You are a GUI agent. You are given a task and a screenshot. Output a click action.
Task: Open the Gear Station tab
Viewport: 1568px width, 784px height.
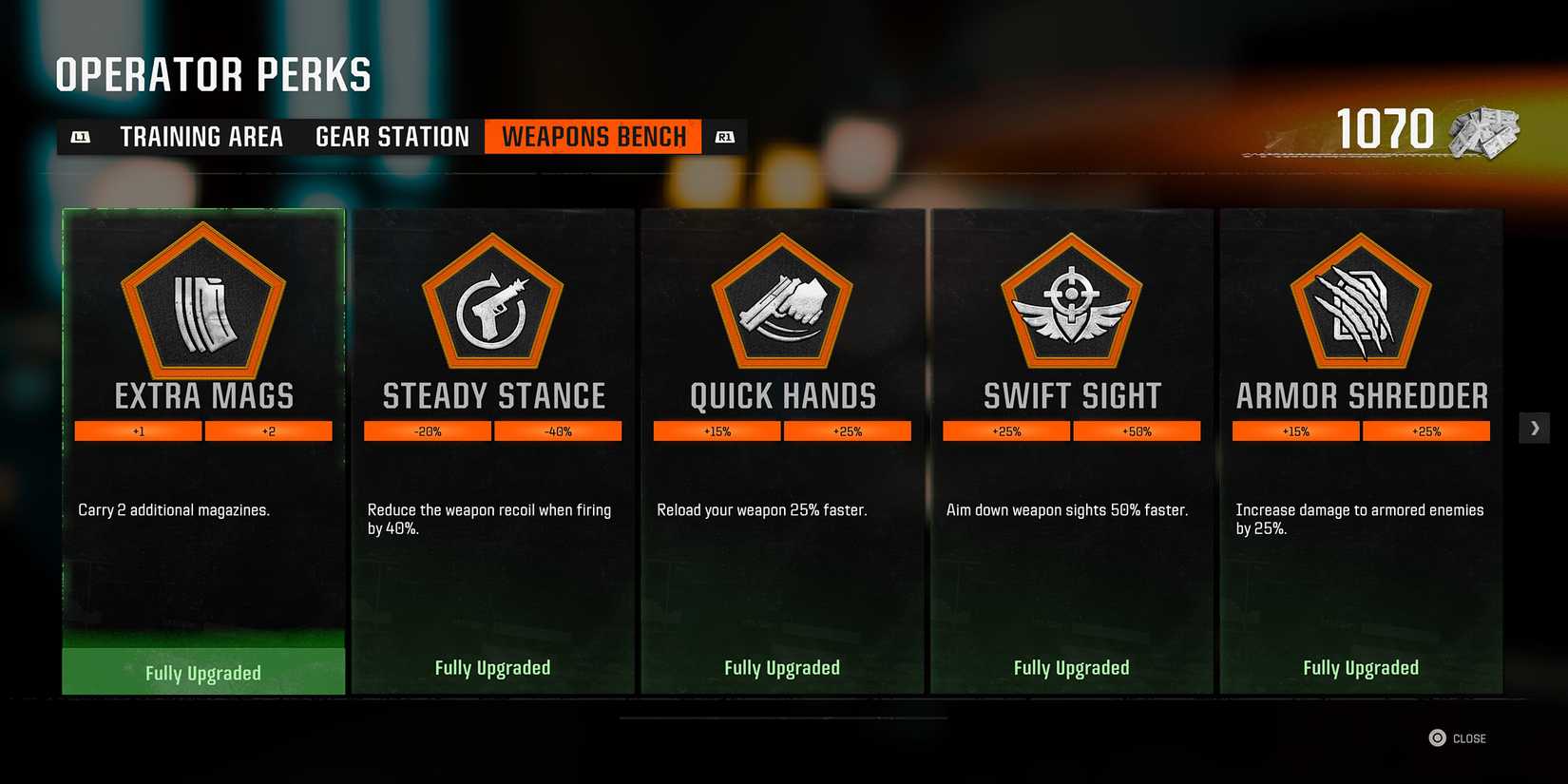(392, 136)
